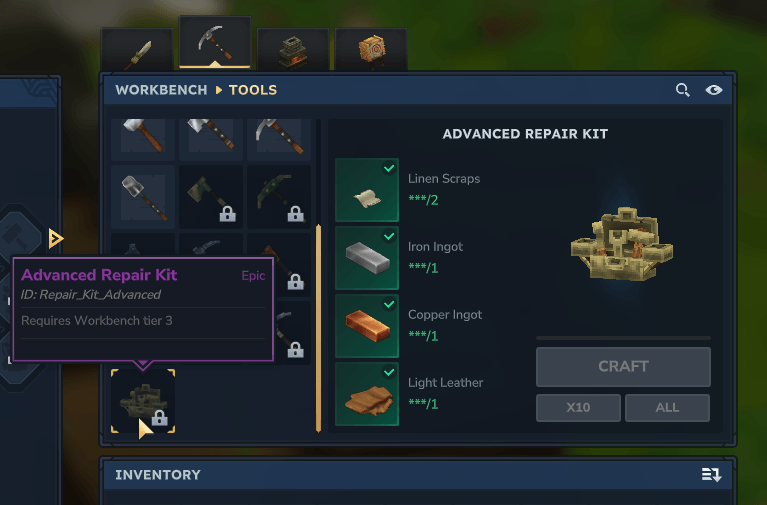This screenshot has width=767, height=505.
Task: Choose the Light Leather ingredient slot
Action: click(367, 394)
